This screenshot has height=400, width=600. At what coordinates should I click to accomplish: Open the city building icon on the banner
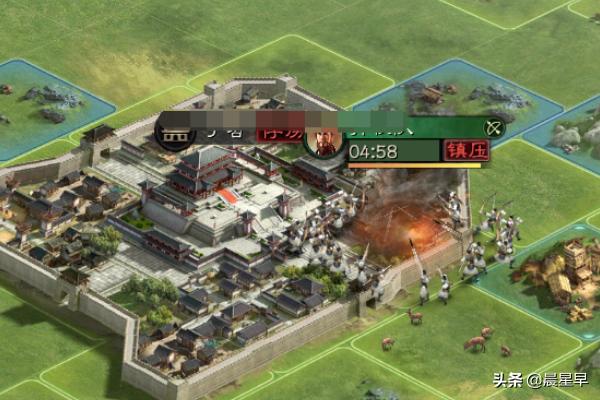click(176, 131)
